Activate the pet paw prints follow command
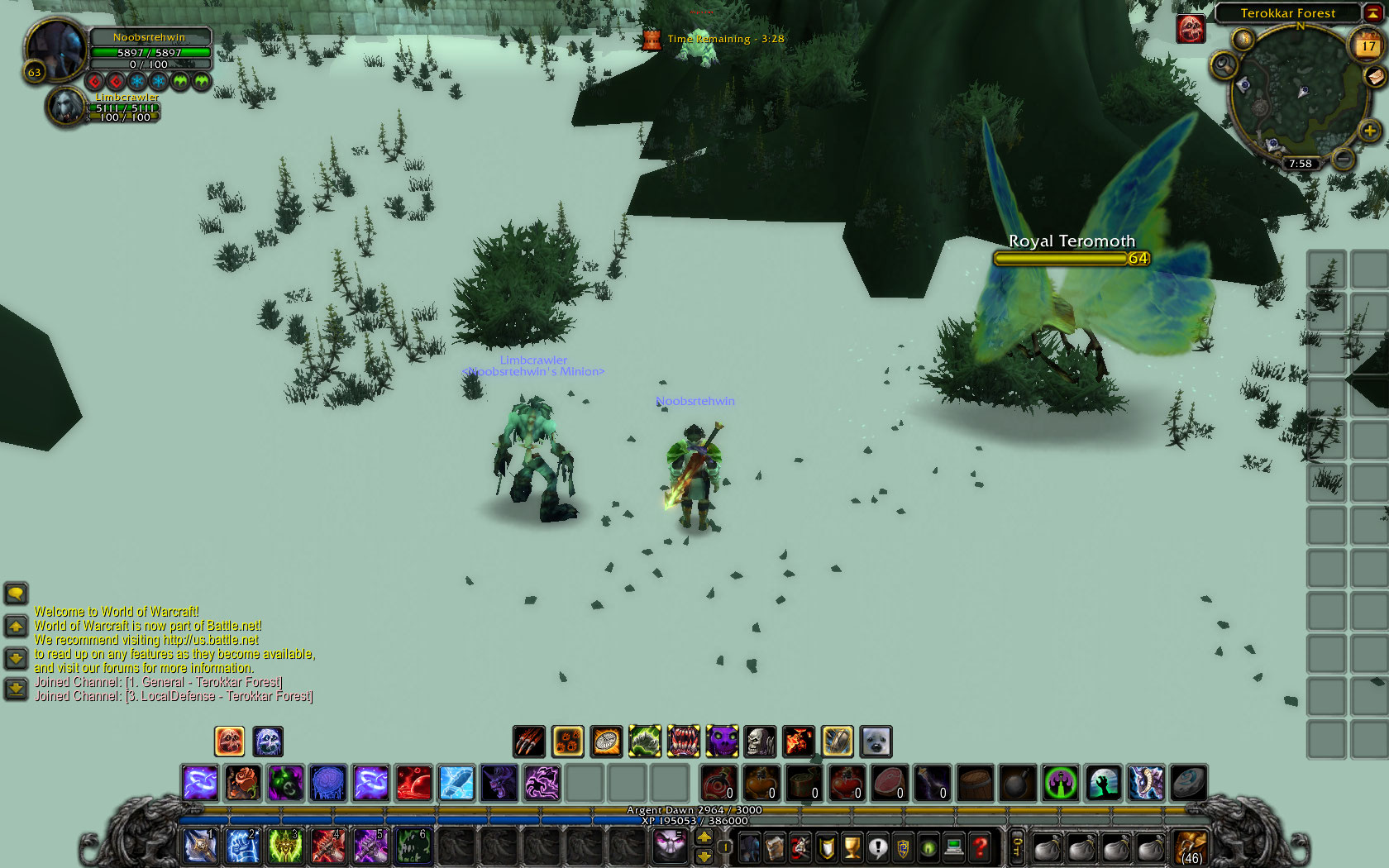The image size is (1389, 868). (x=567, y=742)
